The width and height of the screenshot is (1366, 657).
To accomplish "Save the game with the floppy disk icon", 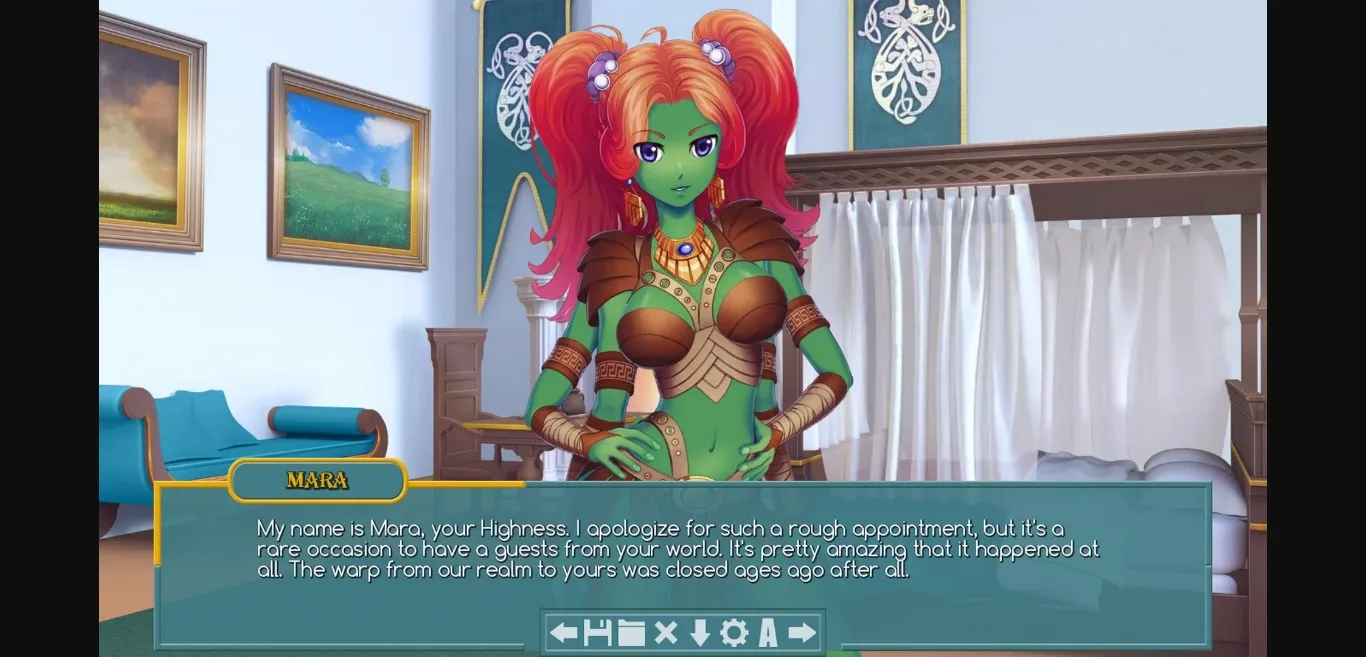I will (597, 632).
